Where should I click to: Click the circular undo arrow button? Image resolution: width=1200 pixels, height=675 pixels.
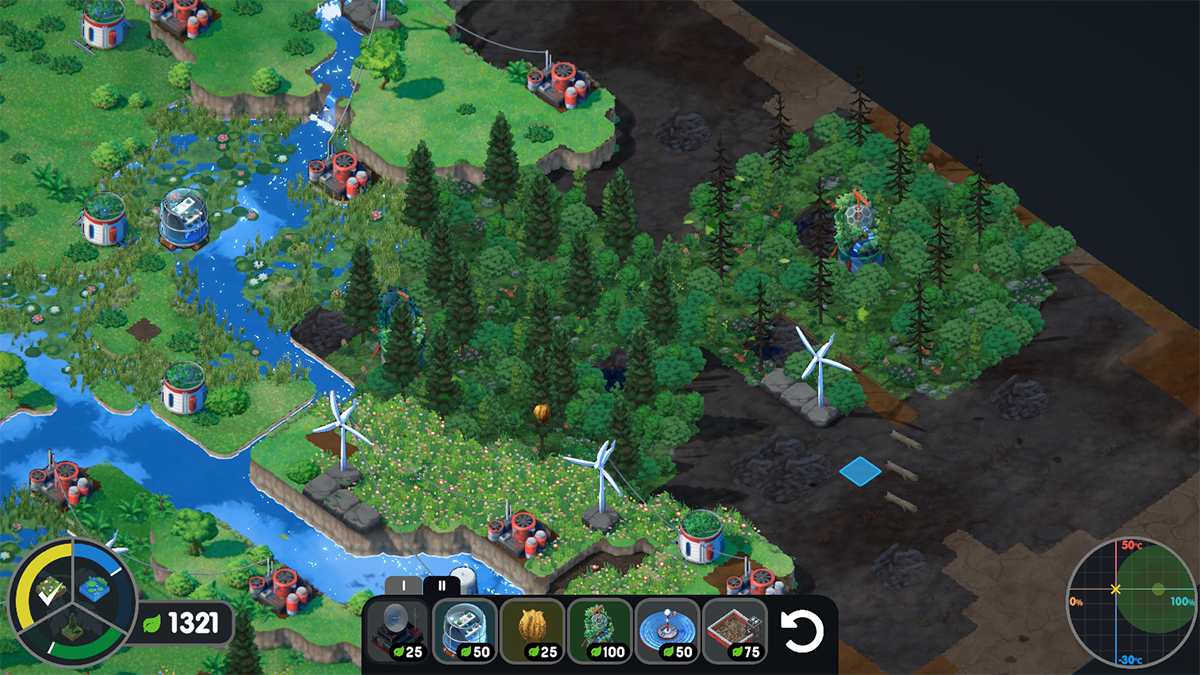[801, 632]
